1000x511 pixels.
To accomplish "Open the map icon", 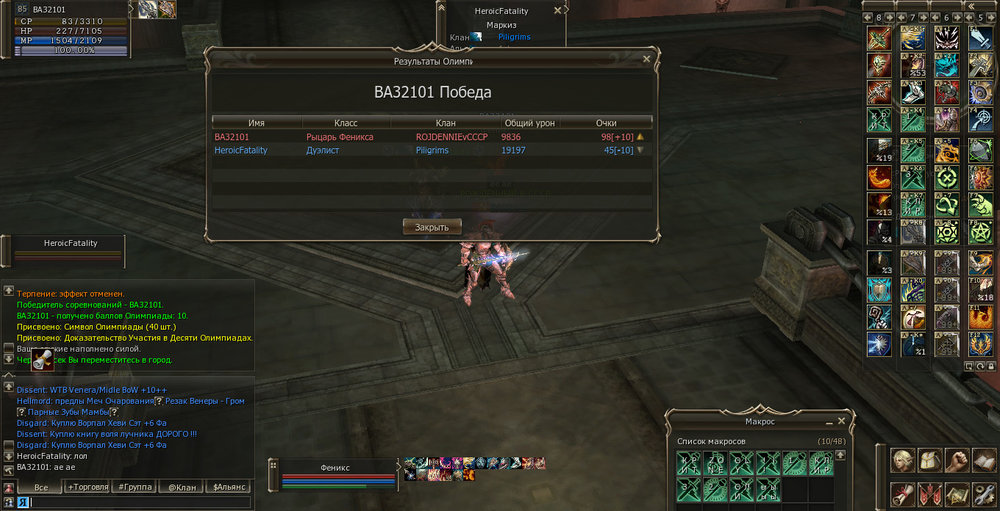I will pos(957,493).
